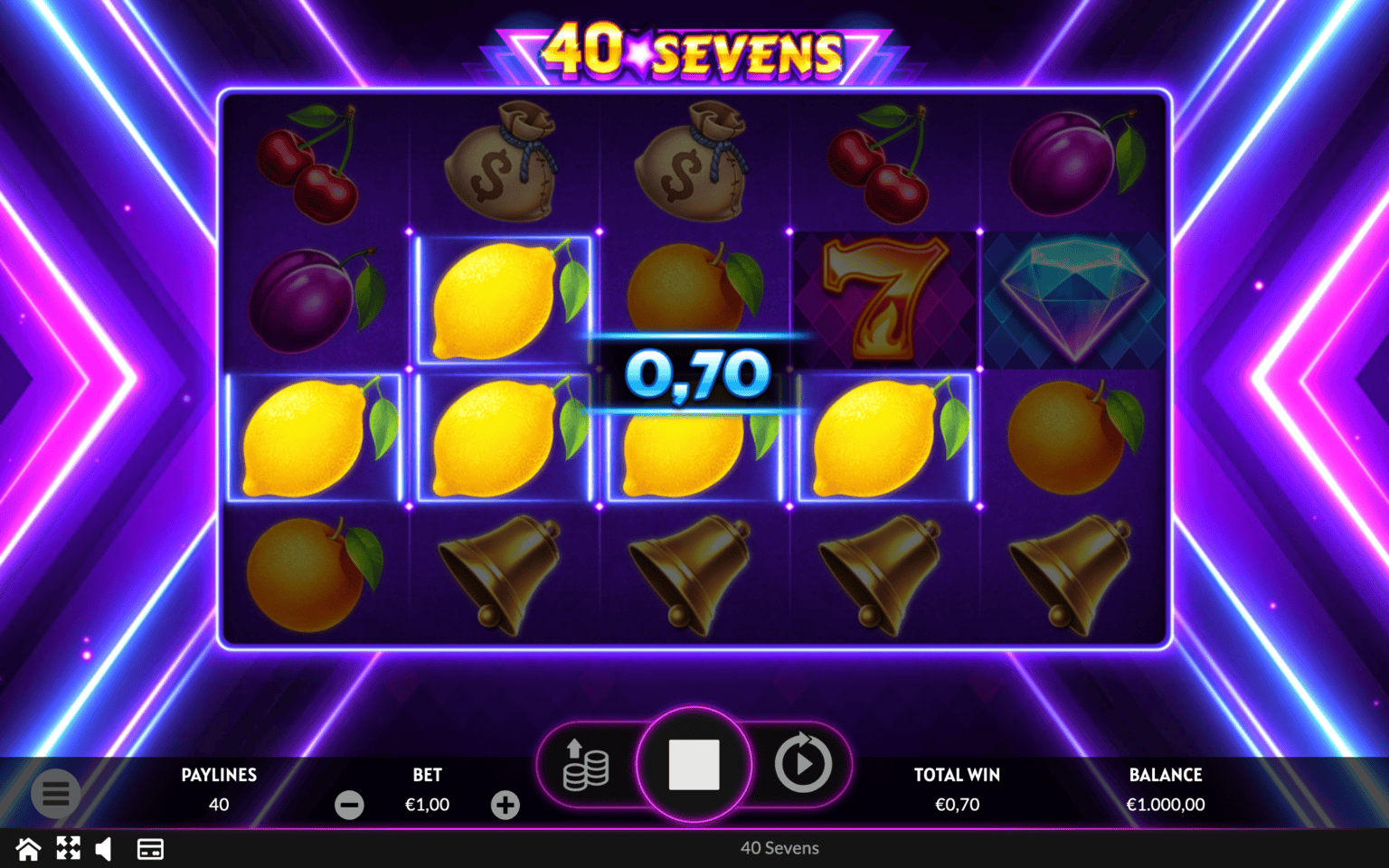
Task: Go to the home lobby icon
Action: [x=28, y=849]
